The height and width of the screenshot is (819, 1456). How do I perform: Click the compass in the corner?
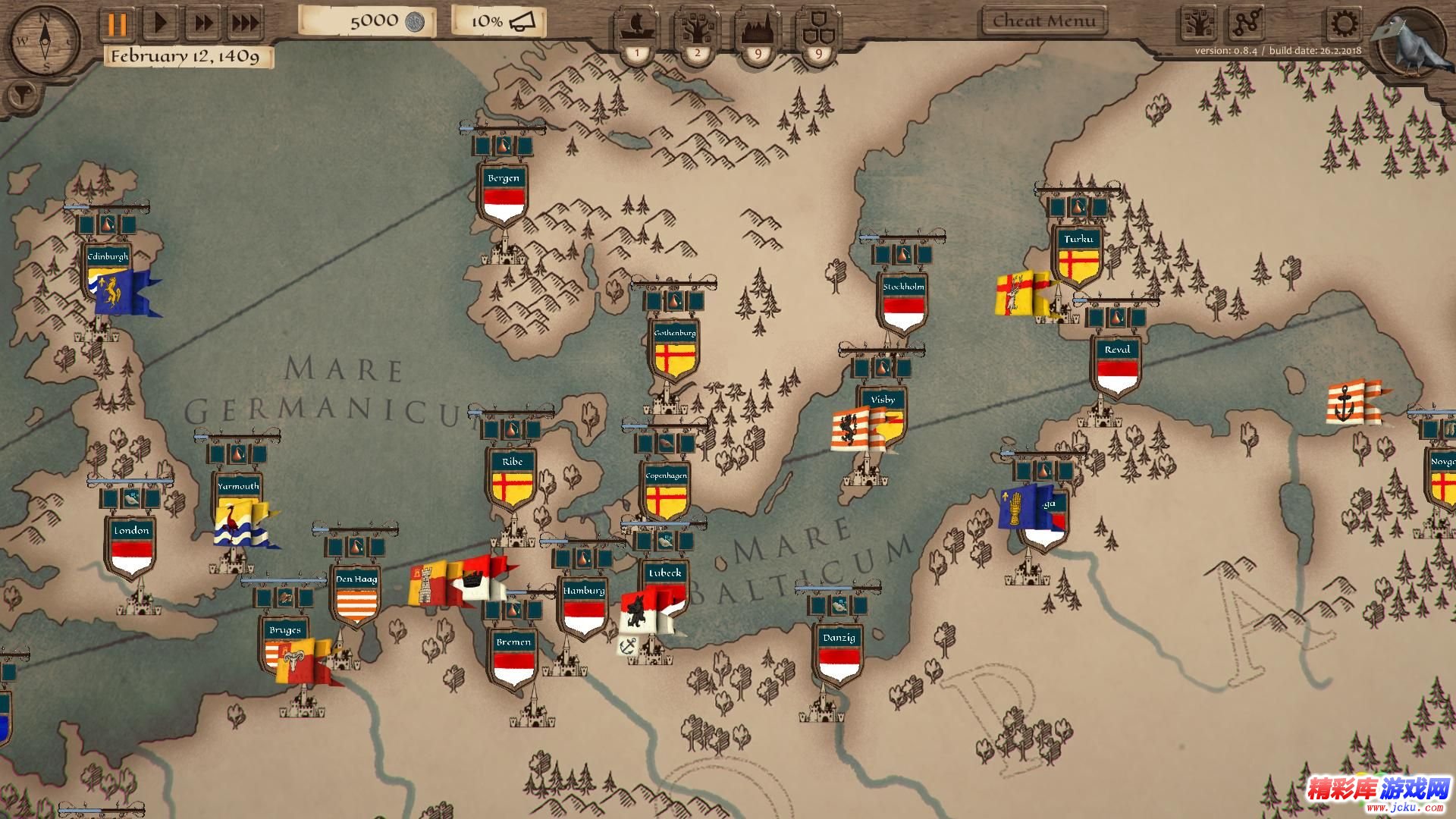tap(44, 40)
